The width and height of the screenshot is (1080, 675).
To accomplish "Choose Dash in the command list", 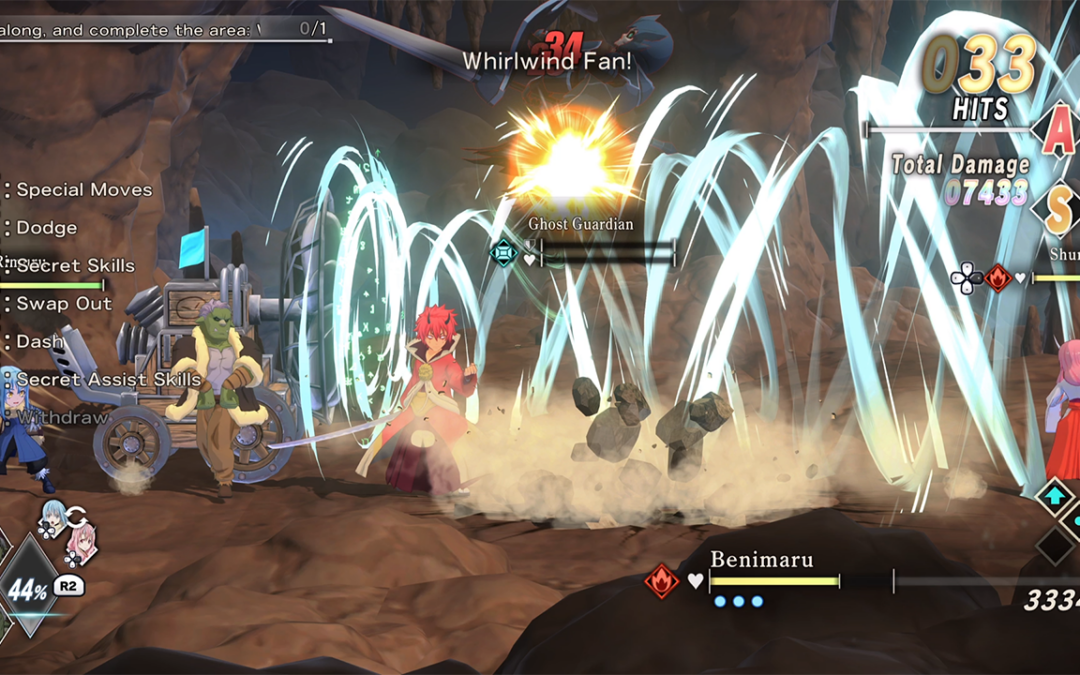I will [39, 342].
